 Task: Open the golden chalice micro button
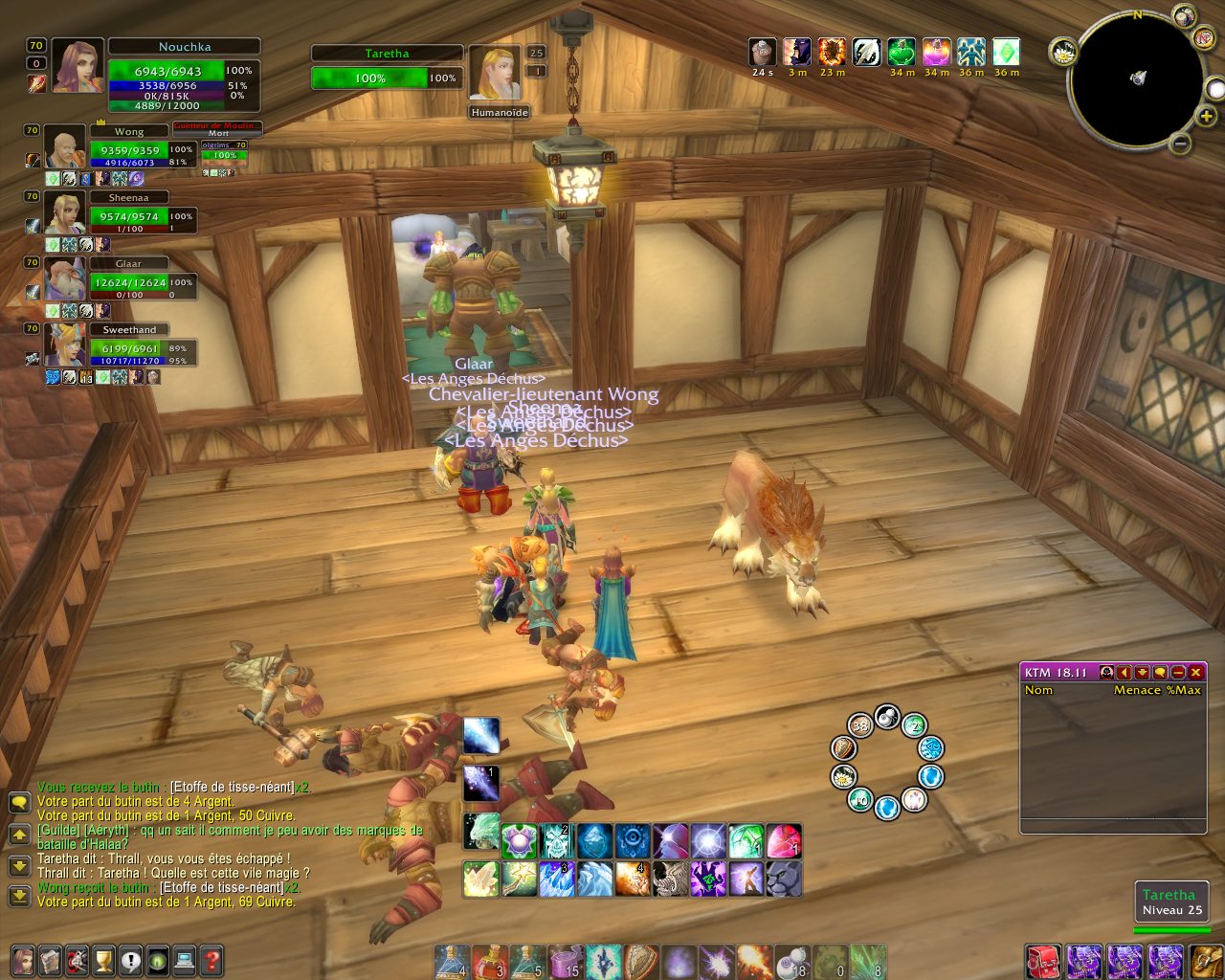click(x=103, y=959)
